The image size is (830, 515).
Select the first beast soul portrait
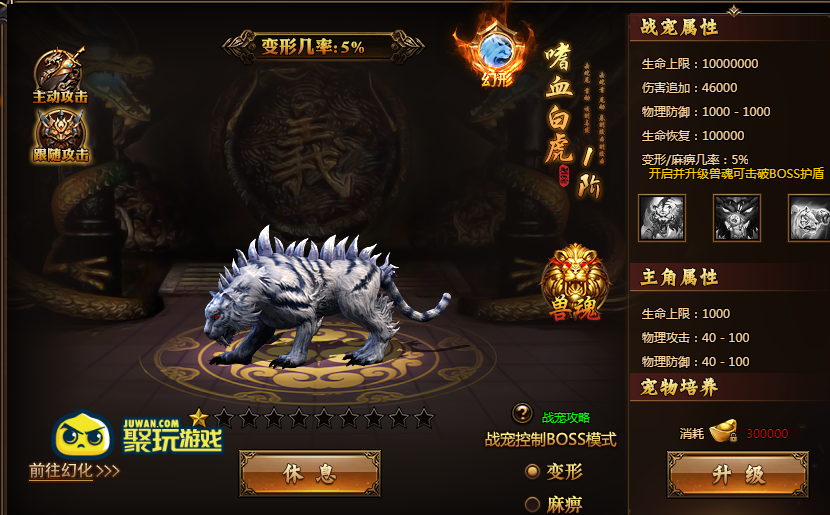click(x=662, y=217)
